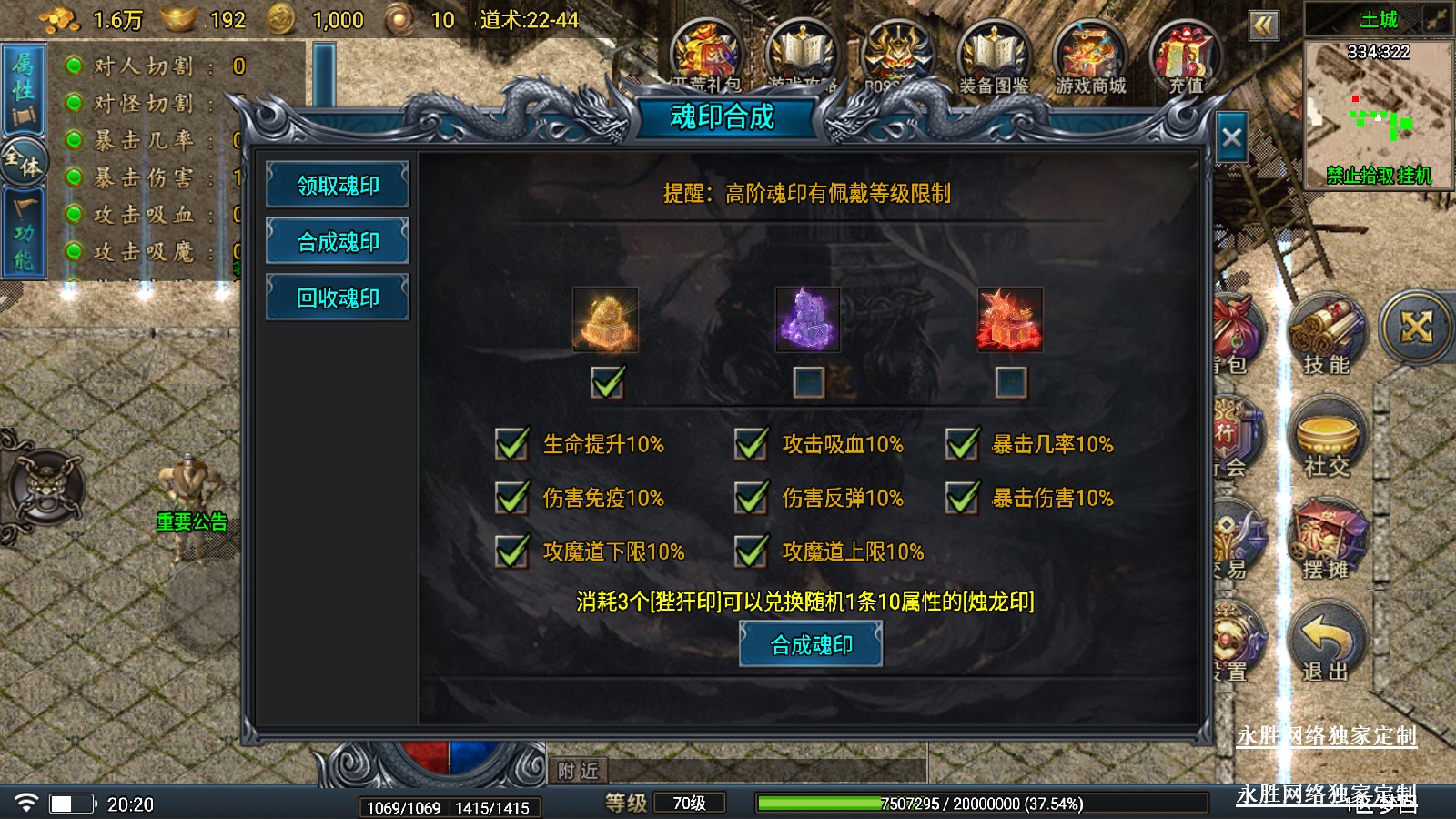Tick the checkbox under the red soul seal
This screenshot has height=819, width=1456.
point(1010,382)
